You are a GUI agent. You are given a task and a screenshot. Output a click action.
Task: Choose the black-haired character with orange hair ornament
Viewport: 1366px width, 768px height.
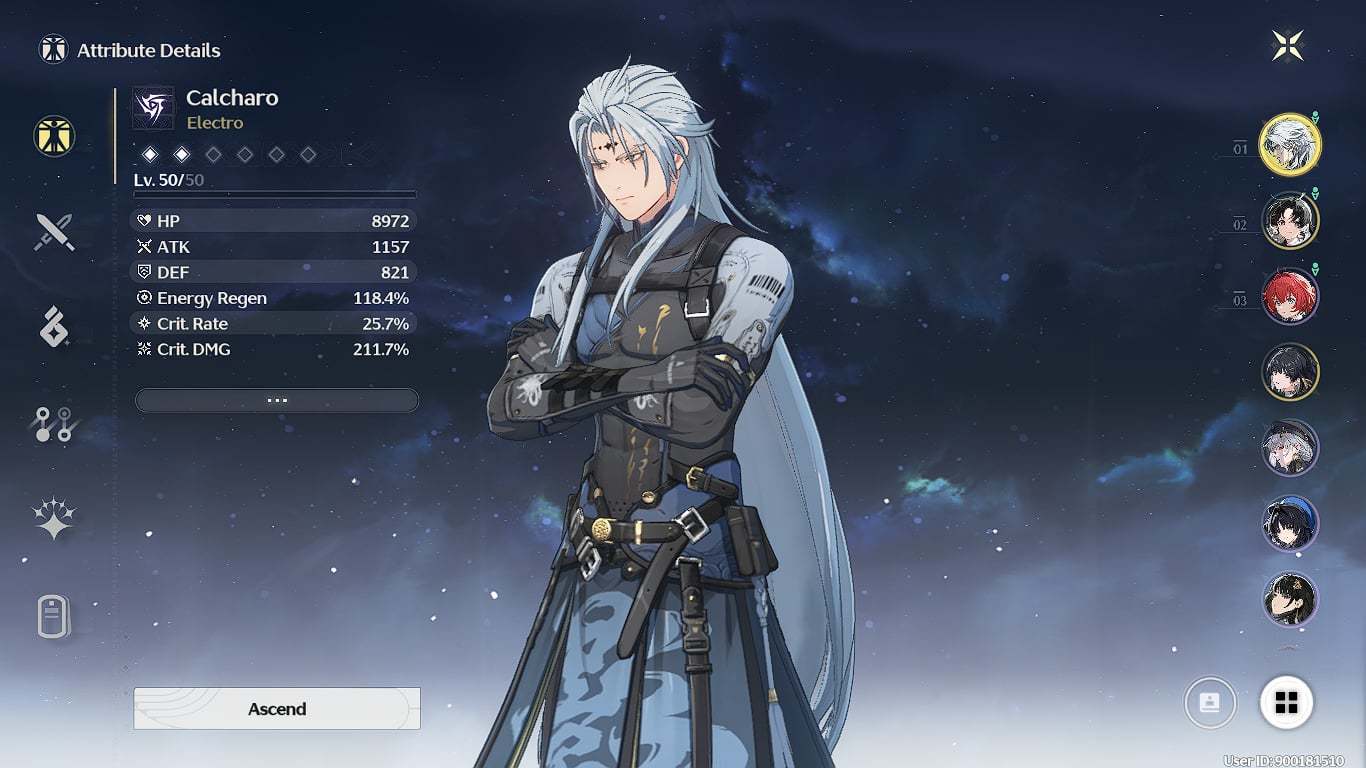[1290, 599]
